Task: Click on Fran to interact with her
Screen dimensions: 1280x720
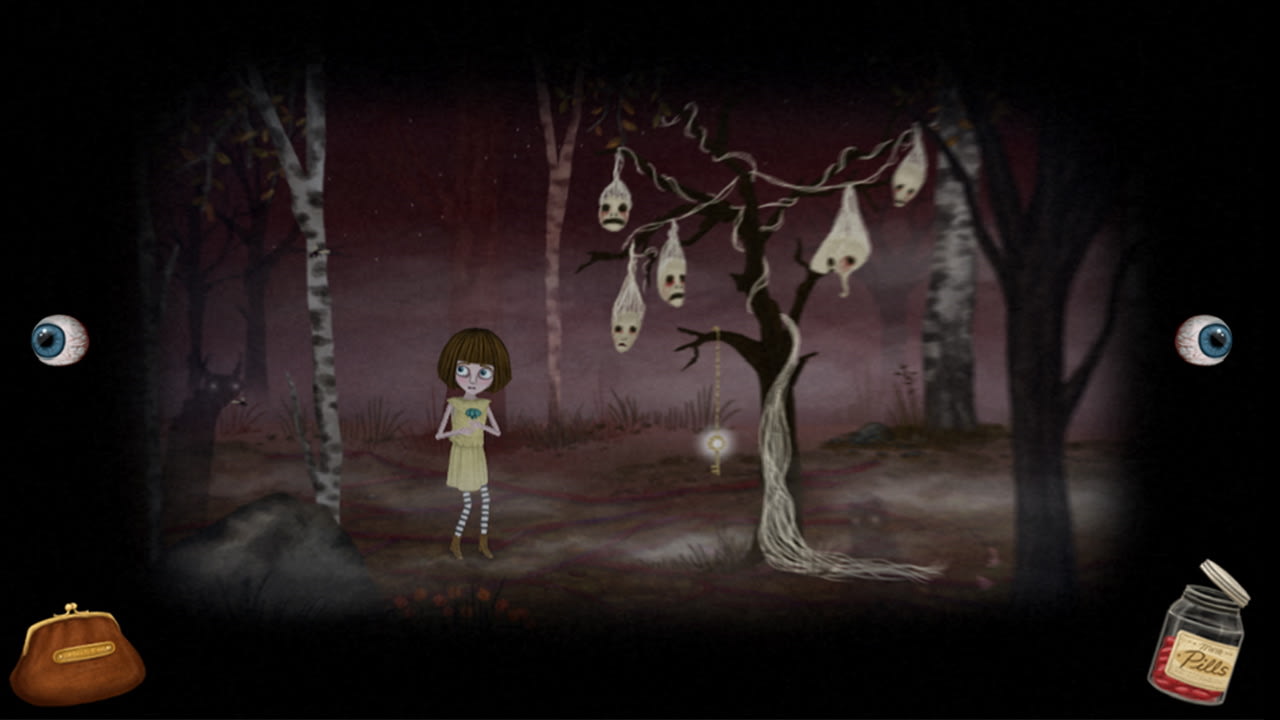Action: point(468,430)
